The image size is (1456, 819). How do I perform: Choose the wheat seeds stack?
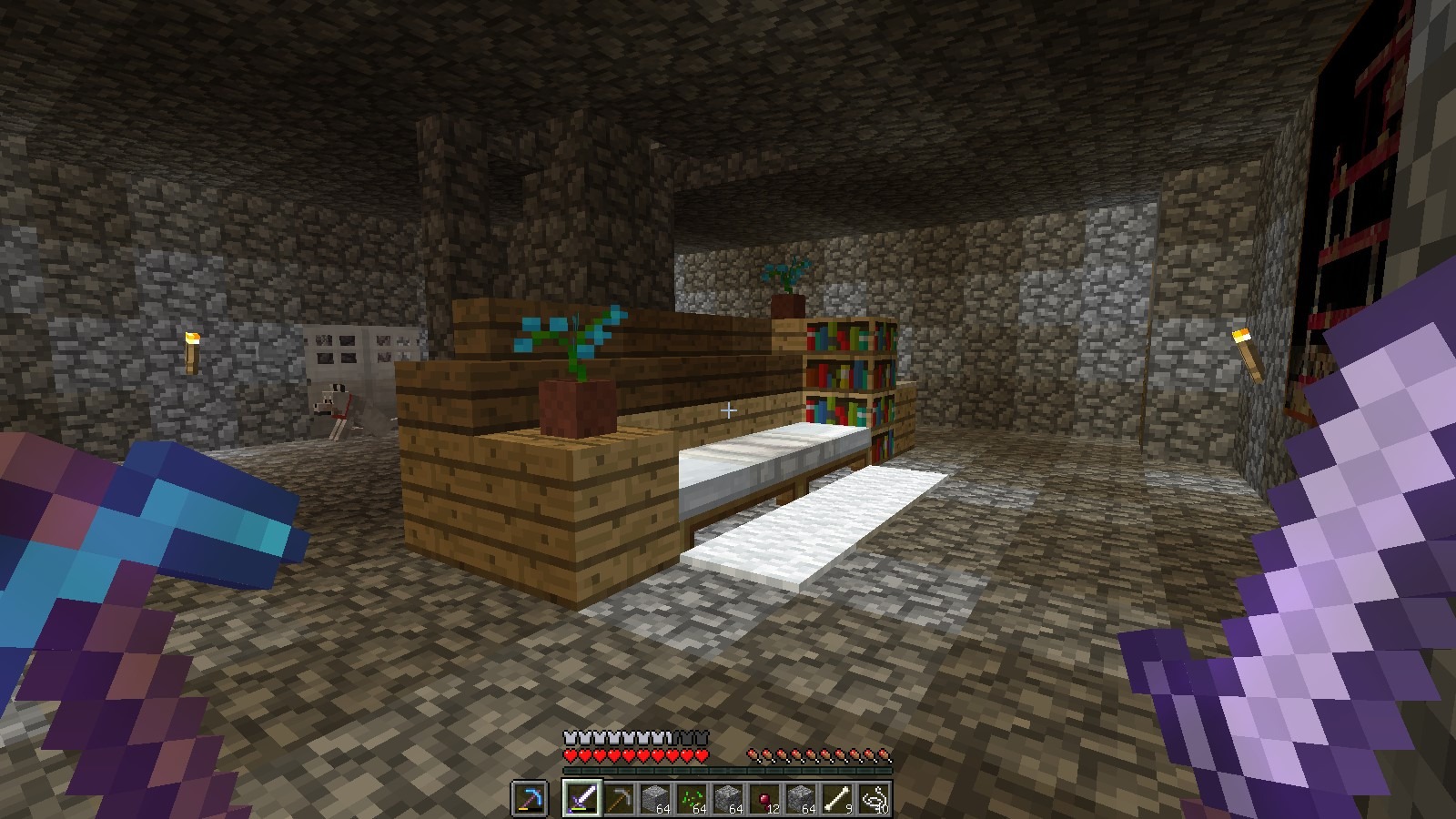click(x=690, y=799)
